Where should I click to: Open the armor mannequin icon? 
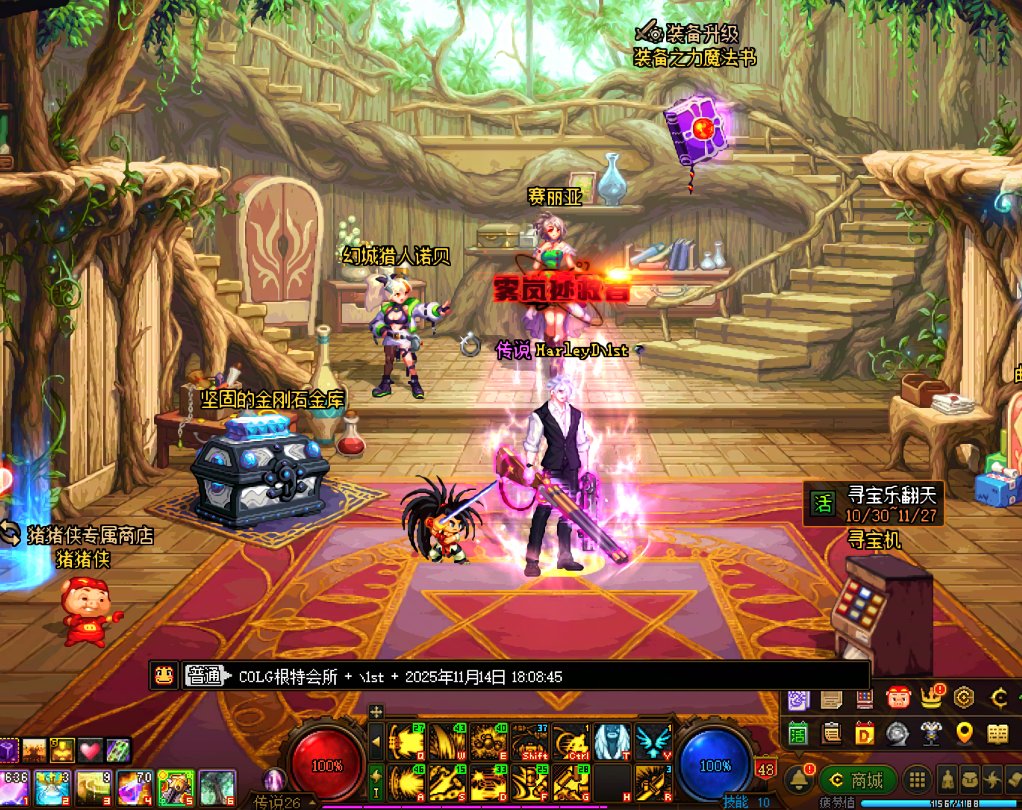click(x=931, y=734)
